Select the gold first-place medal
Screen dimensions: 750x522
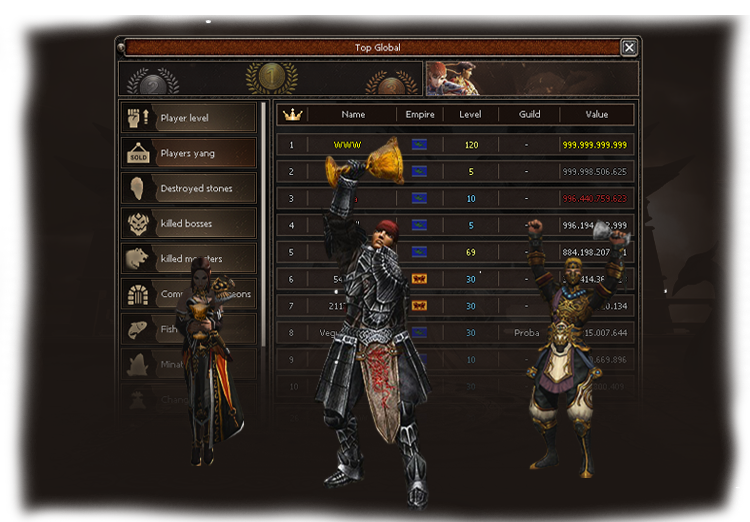point(271,78)
